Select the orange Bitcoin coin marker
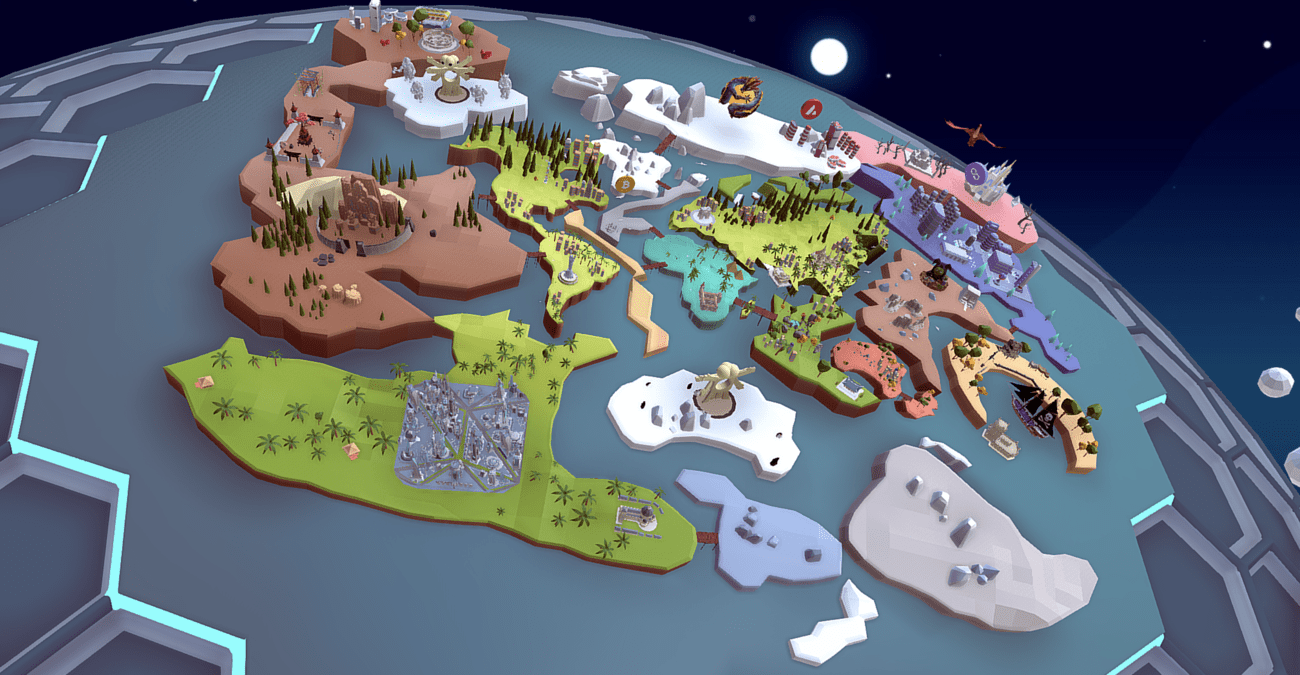The image size is (1300, 675). pyautogui.click(x=627, y=184)
